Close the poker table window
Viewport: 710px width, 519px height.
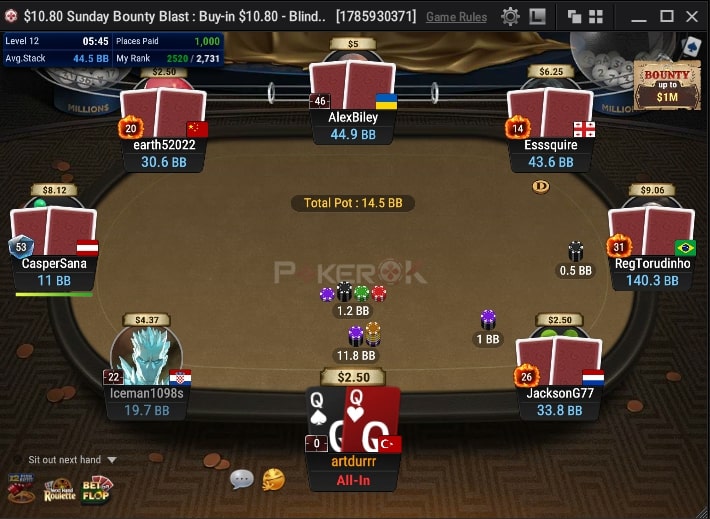pos(692,16)
